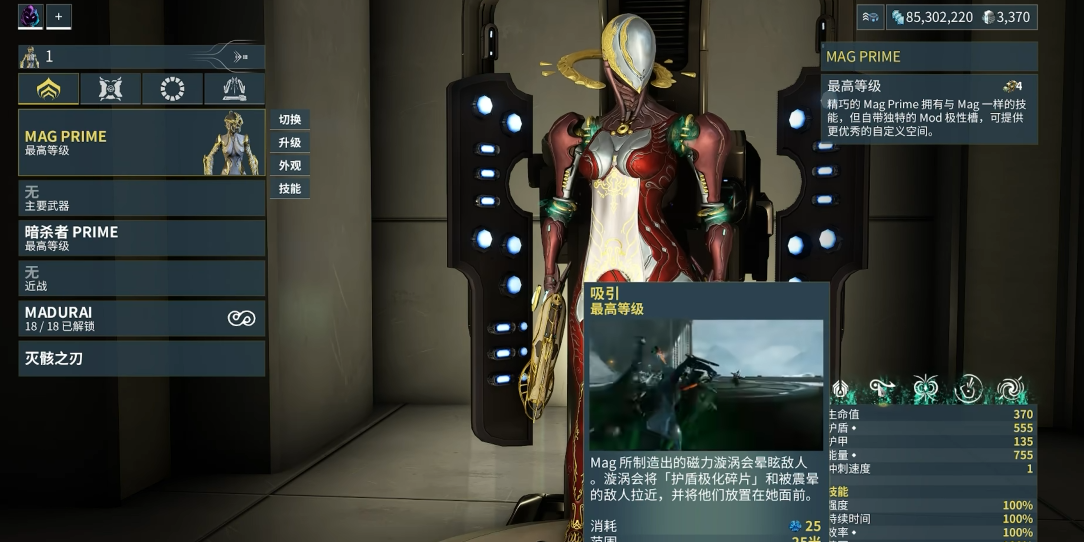Open the loadout 1 selector bar
This screenshot has width=1084, height=542.
tap(141, 57)
